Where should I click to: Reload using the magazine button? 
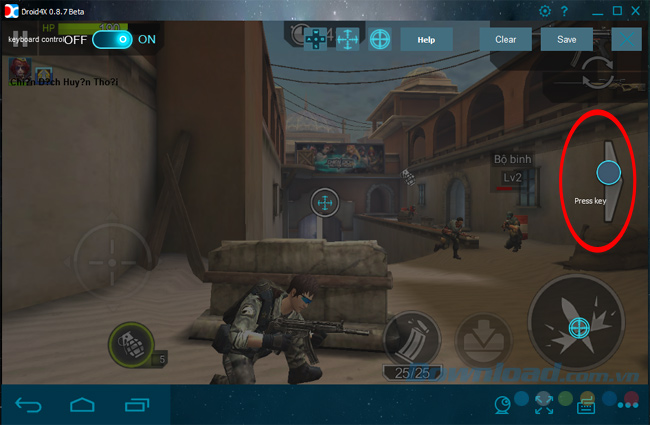point(411,337)
